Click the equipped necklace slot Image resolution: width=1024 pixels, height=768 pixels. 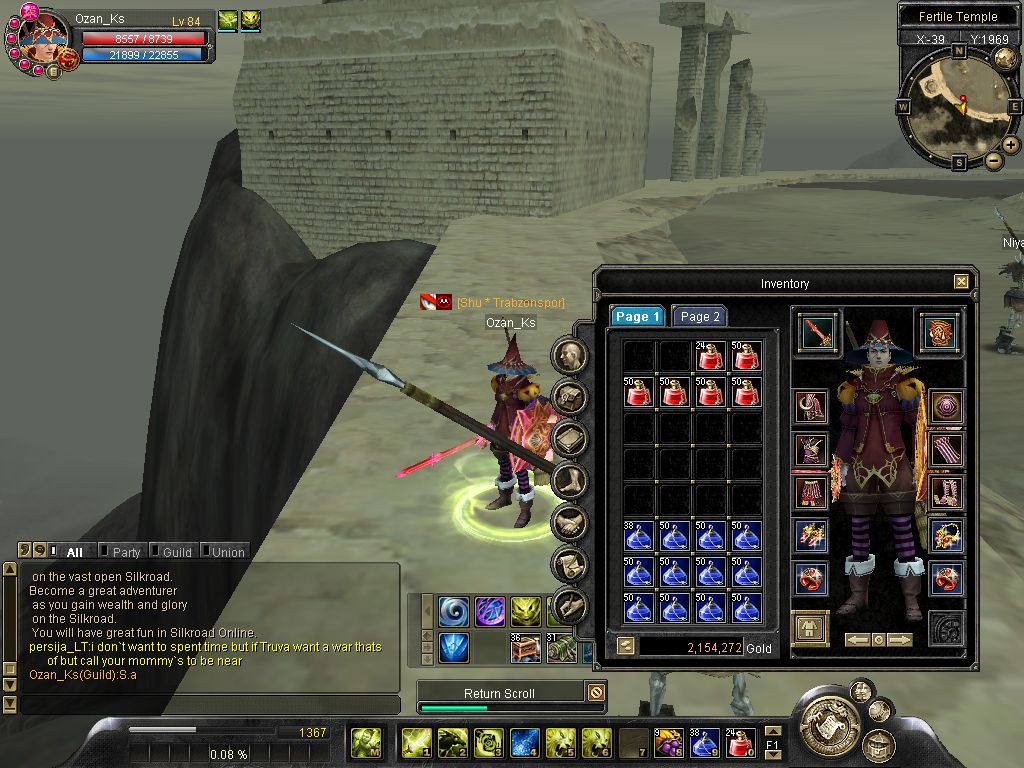pyautogui.click(x=946, y=536)
